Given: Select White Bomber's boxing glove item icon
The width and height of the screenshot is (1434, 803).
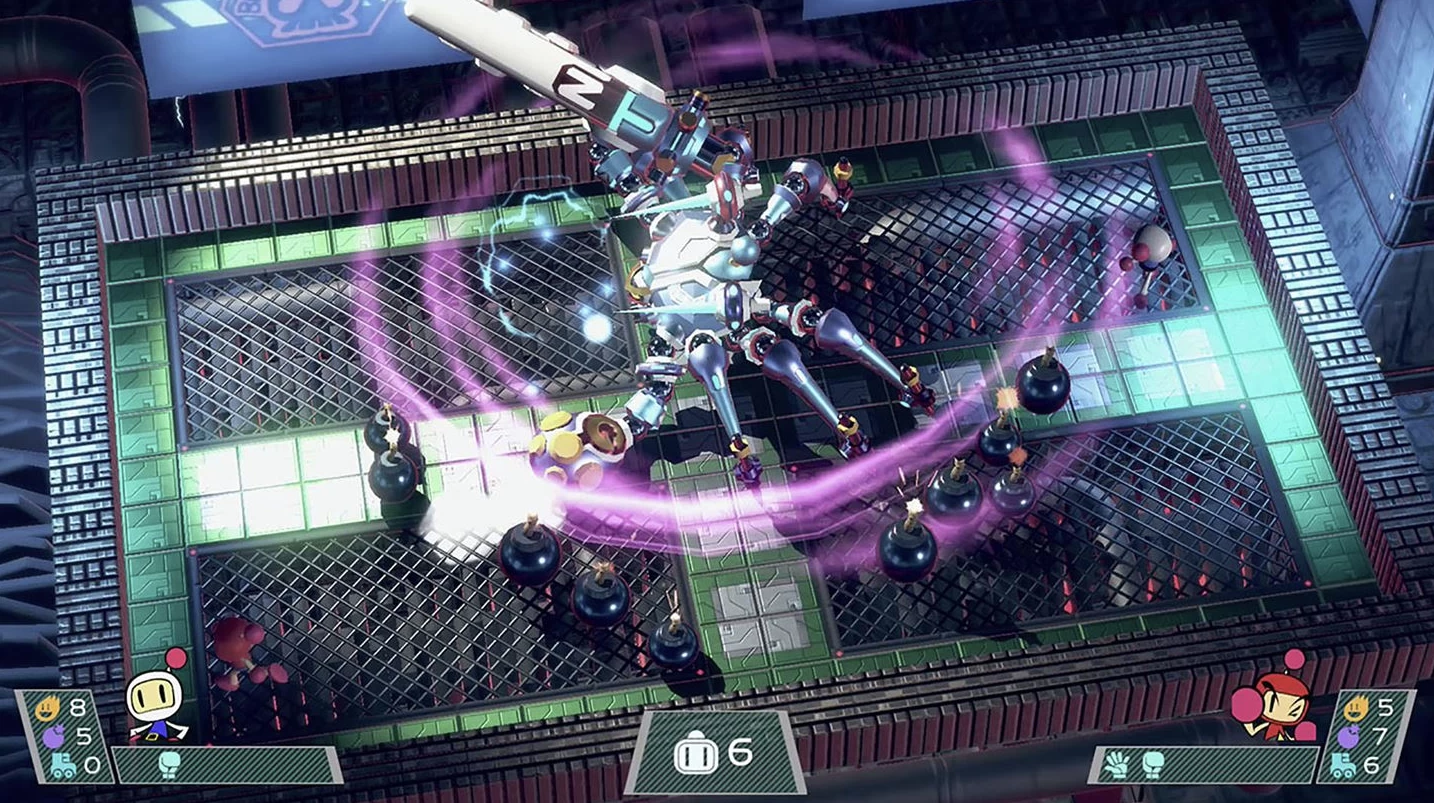Looking at the screenshot, I should pos(167,766).
